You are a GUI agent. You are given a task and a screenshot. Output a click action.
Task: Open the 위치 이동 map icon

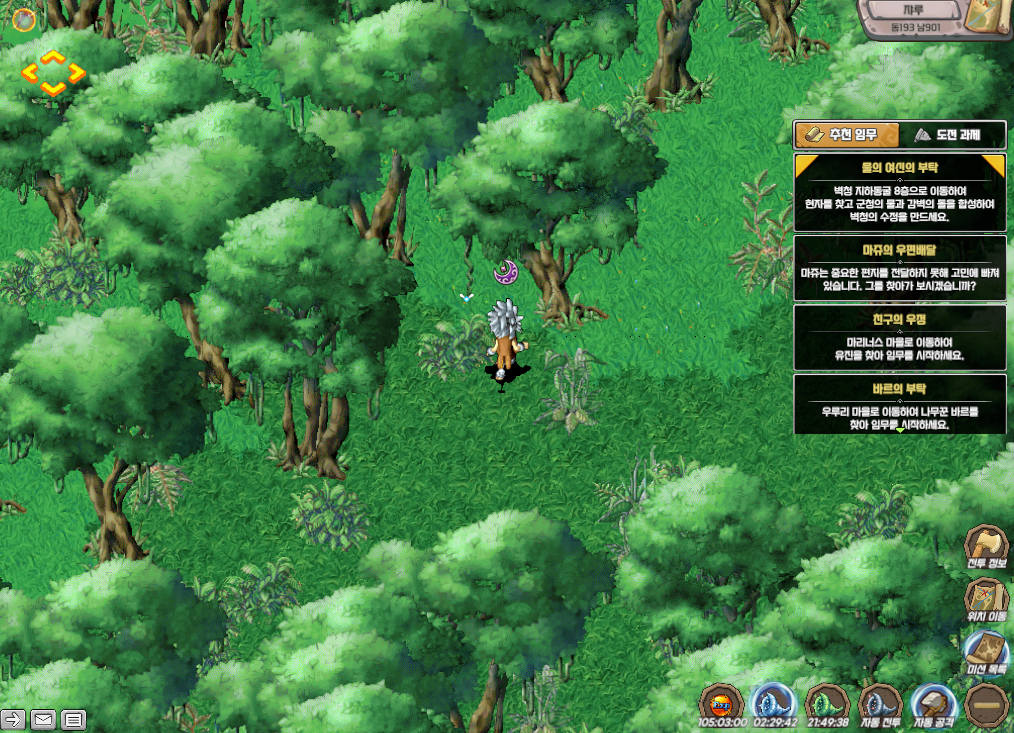click(x=986, y=602)
